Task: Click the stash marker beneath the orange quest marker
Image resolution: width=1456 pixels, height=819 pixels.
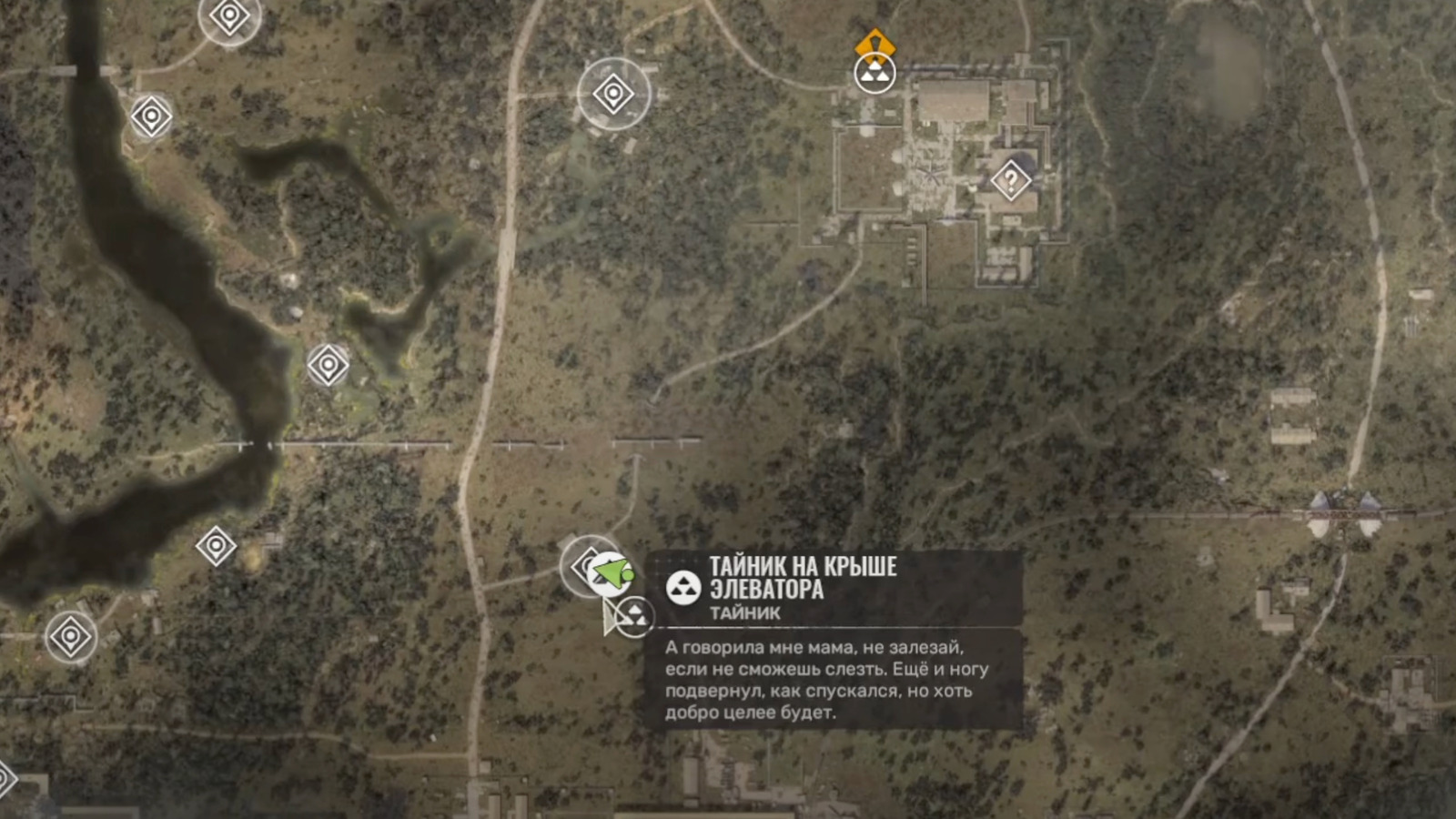Action: coord(875,74)
